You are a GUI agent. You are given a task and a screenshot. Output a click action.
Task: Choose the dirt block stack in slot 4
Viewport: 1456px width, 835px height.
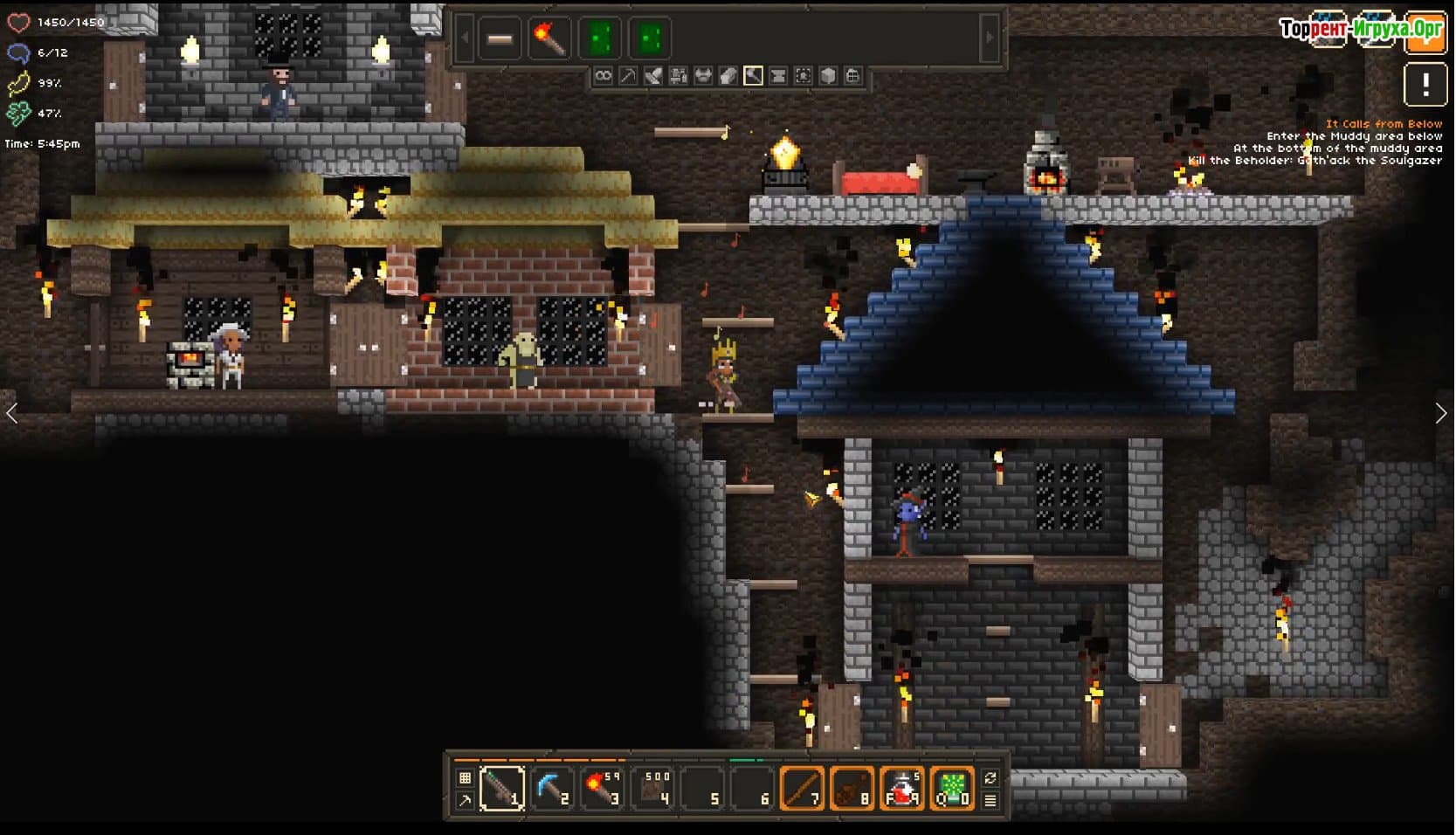pyautogui.click(x=653, y=789)
